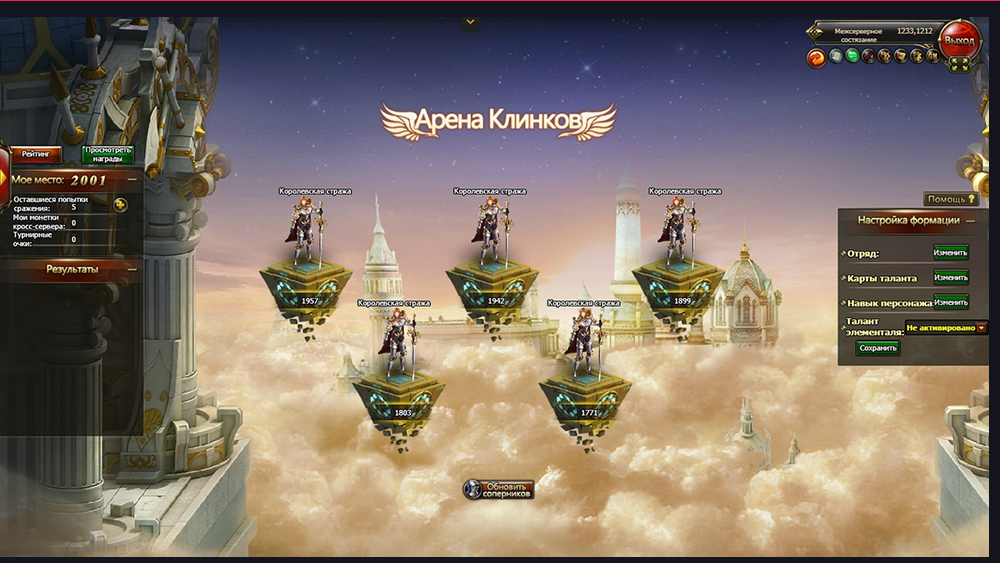Save the formation with Сохранить
This screenshot has height=563, width=1000.
click(x=877, y=348)
